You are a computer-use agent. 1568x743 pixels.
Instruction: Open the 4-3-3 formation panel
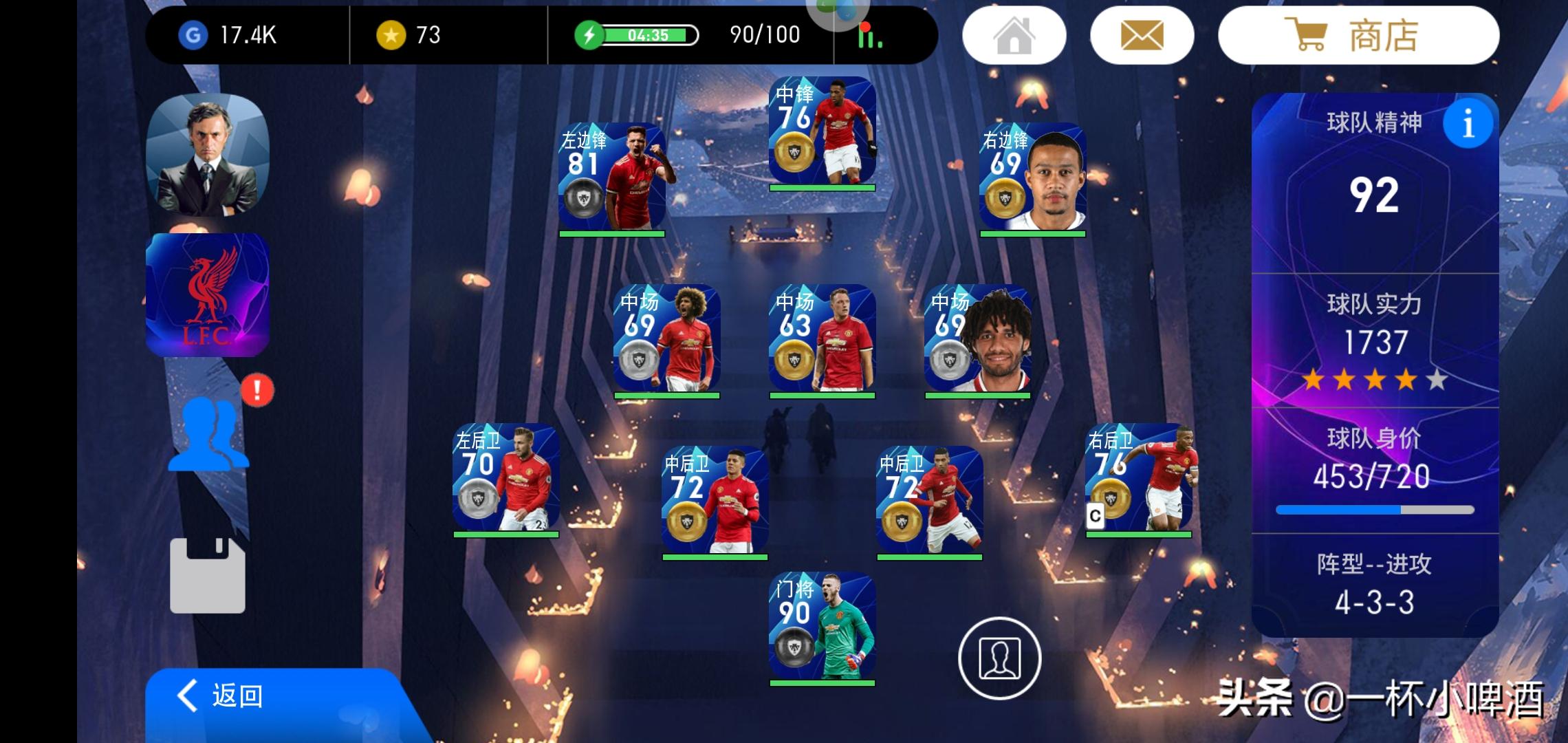pyautogui.click(x=1374, y=585)
